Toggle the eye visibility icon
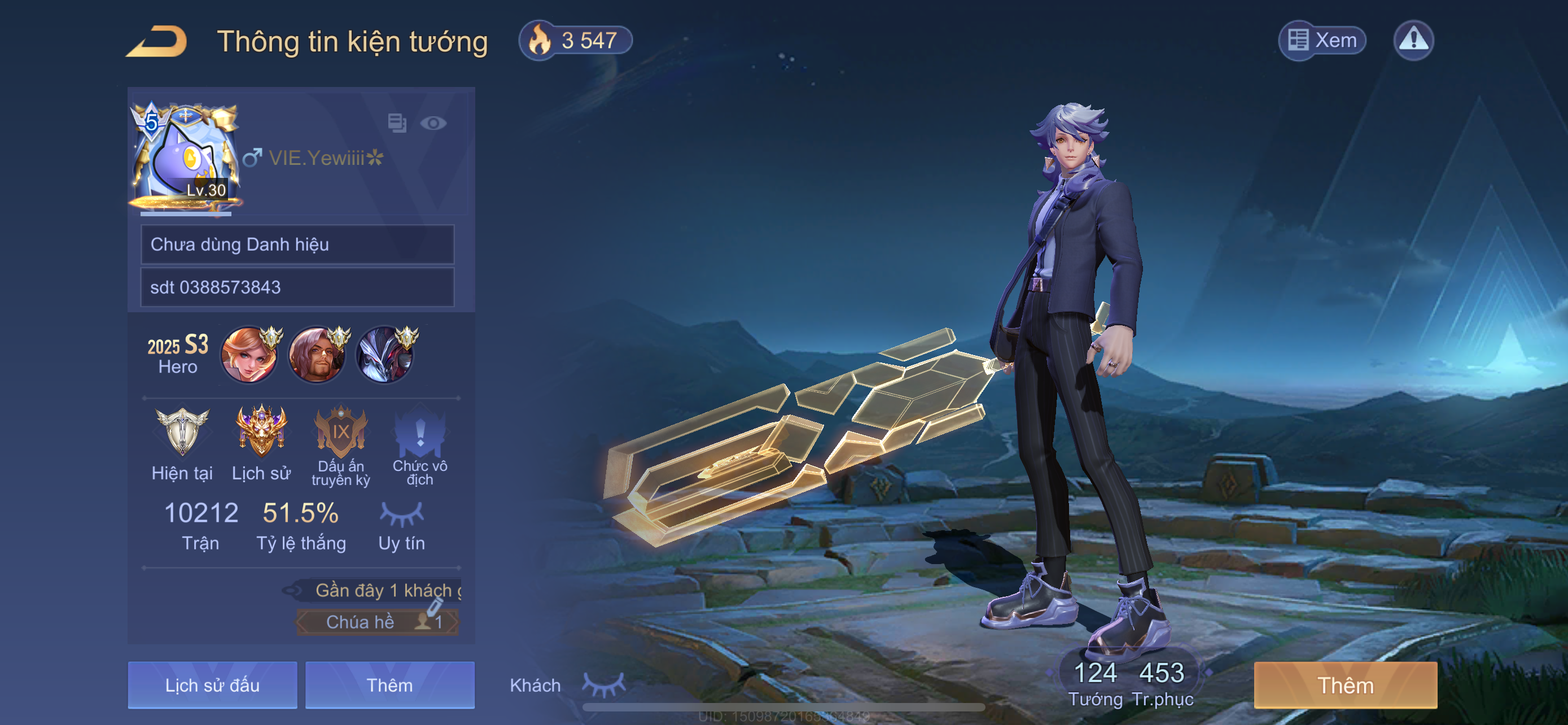1568x725 pixels. tap(433, 124)
